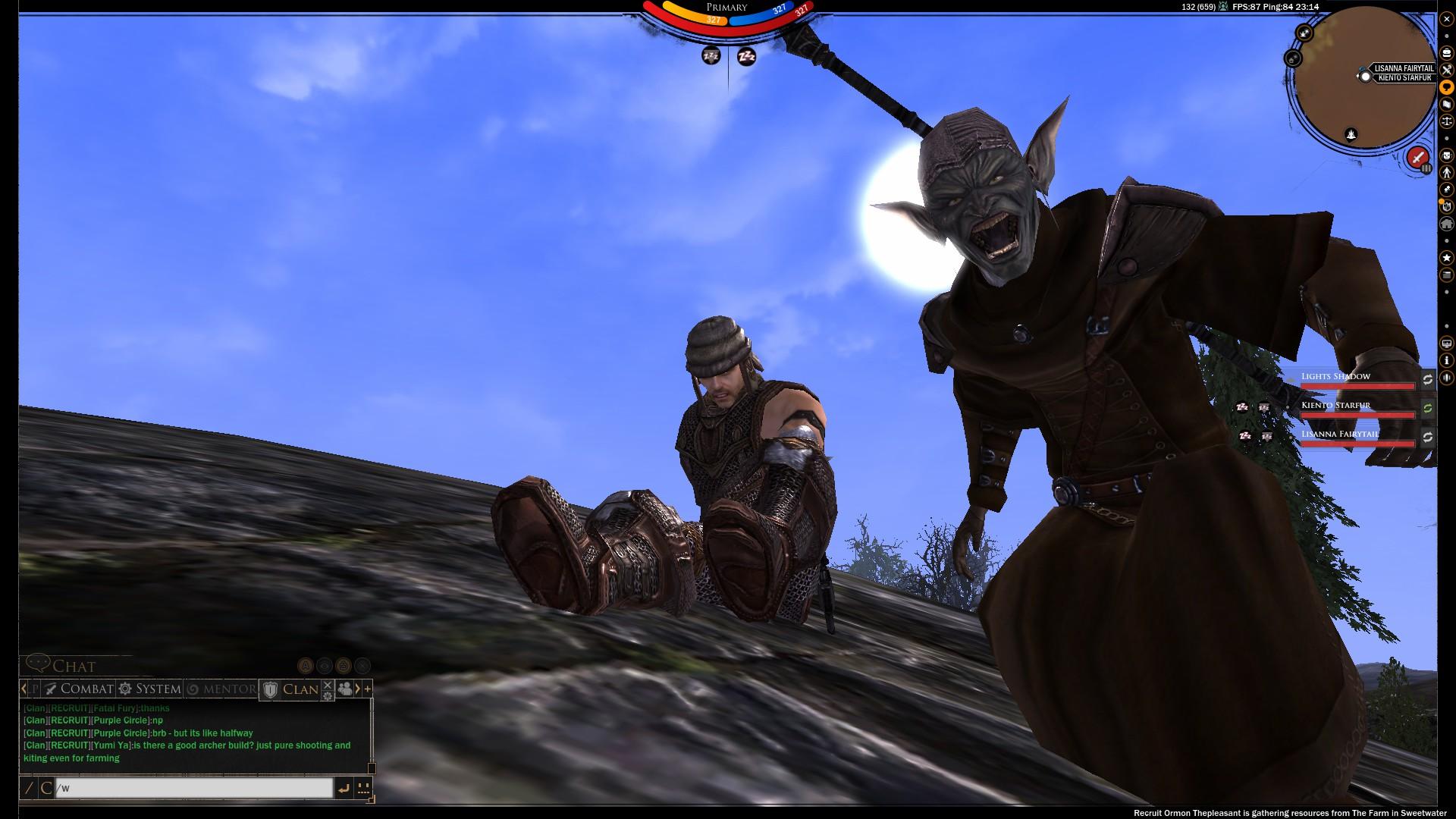Image resolution: width=1456 pixels, height=819 pixels.
Task: Click the left chevron to reveal hidden chat tabs
Action: coord(24,689)
